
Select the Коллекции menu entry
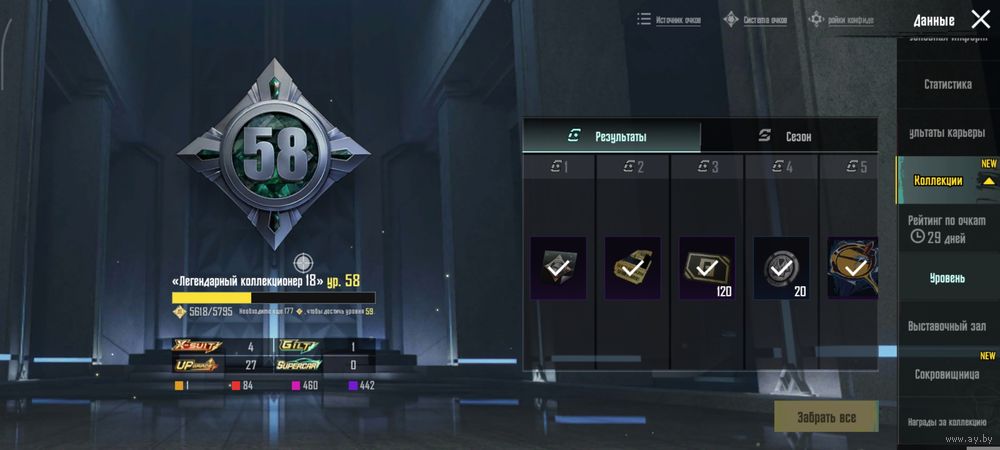938,181
